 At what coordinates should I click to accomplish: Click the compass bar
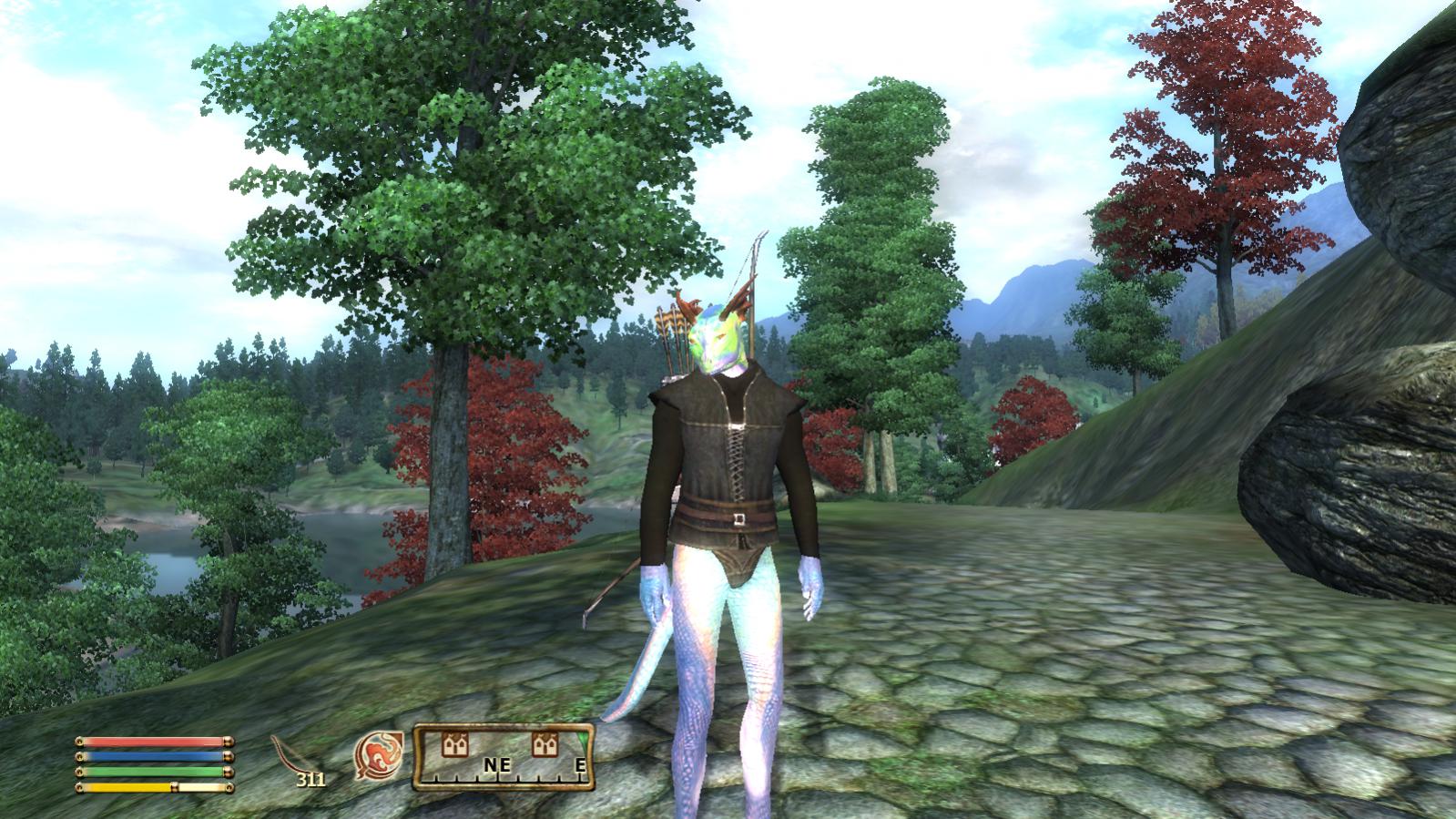point(504,757)
